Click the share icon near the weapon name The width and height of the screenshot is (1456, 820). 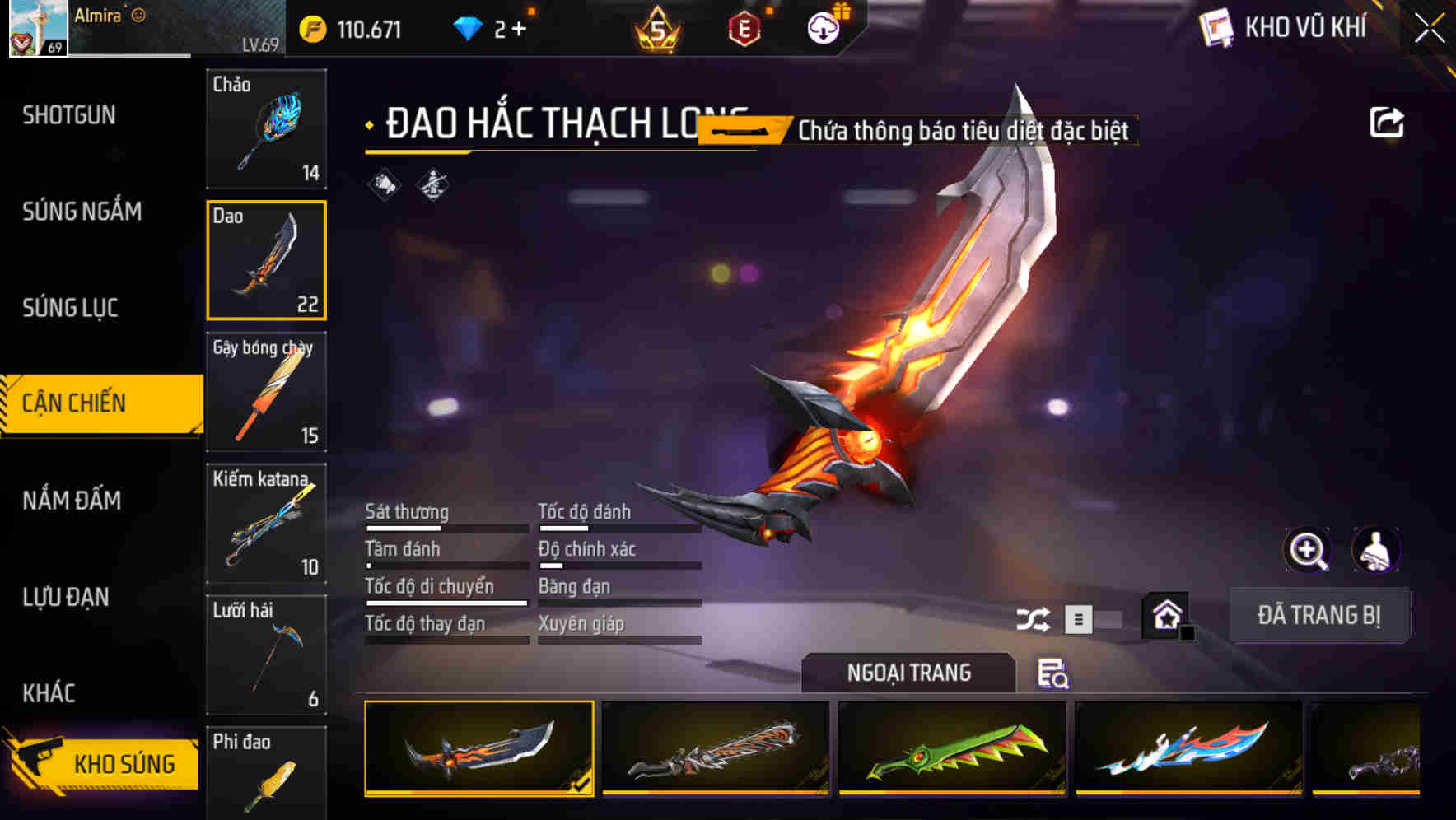pos(1388,121)
